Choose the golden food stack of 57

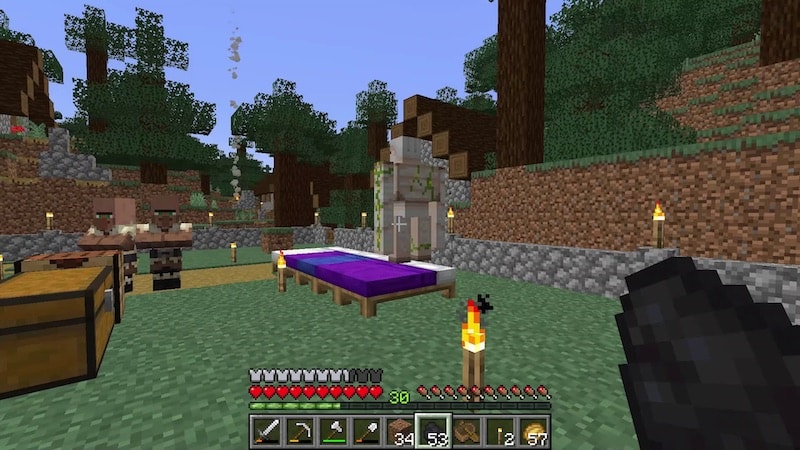point(534,431)
